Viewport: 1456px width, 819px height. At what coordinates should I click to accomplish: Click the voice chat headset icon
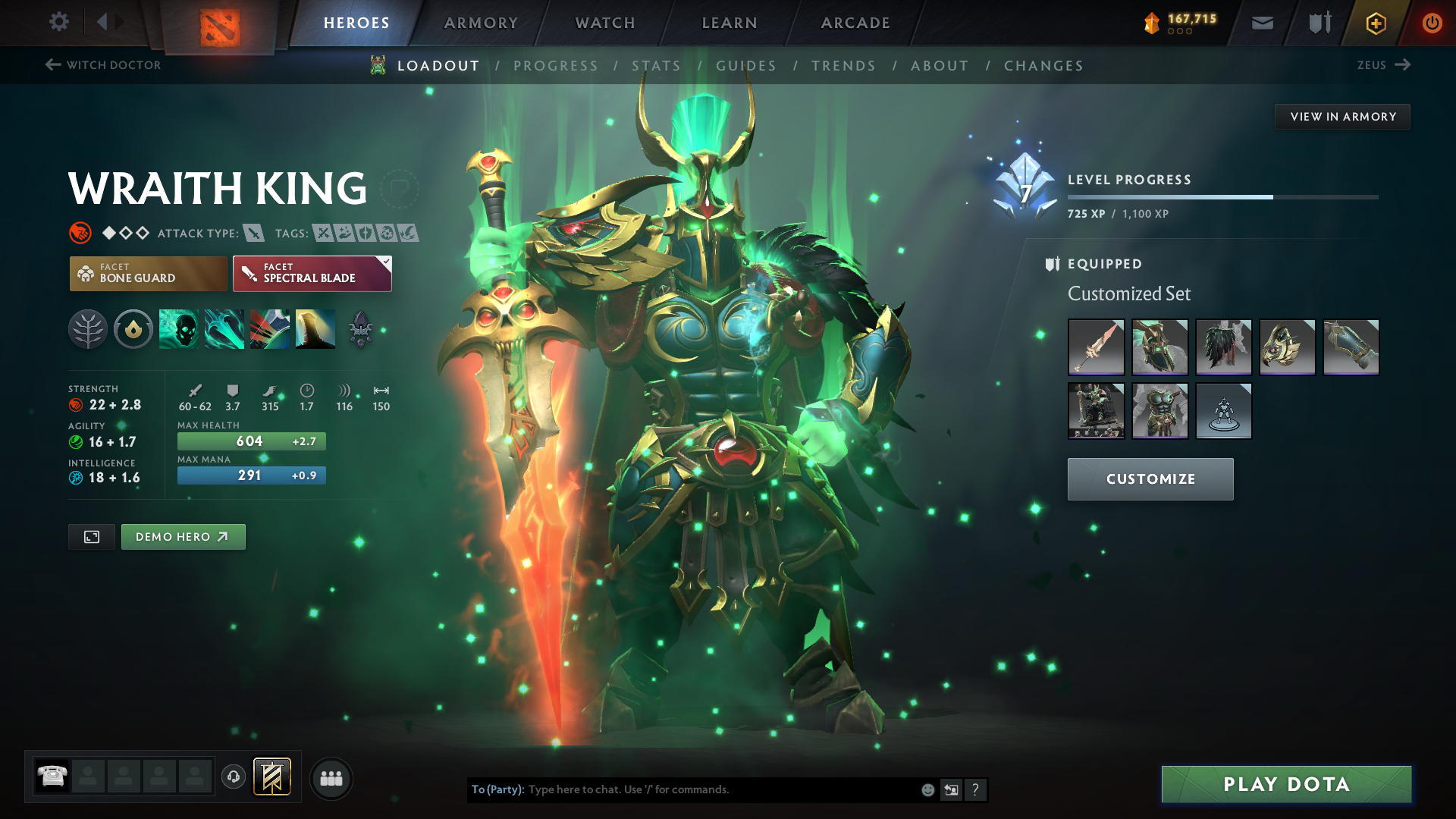point(233,777)
